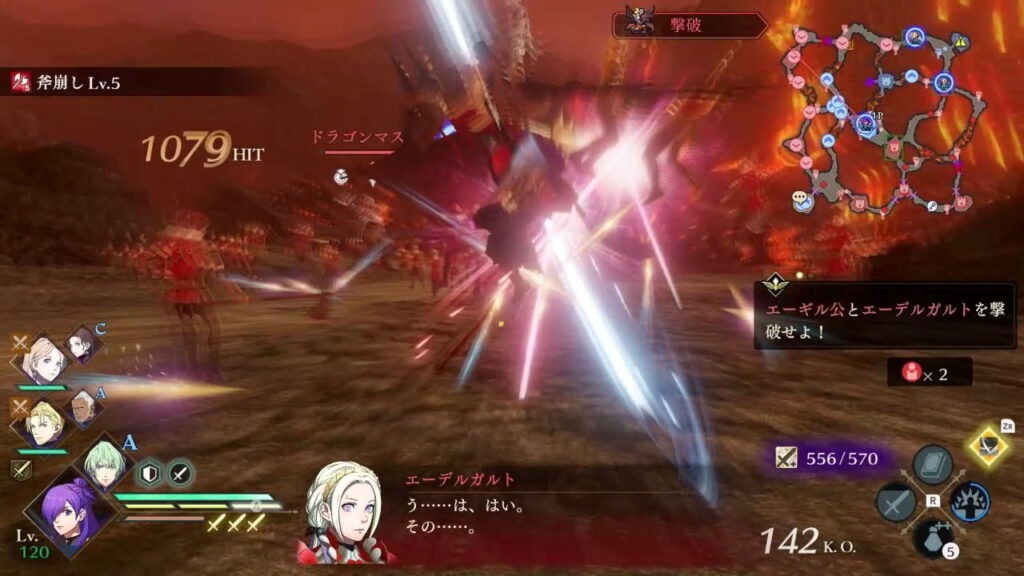Click the sword status buff icon
The image size is (1024, 576).
[180, 474]
